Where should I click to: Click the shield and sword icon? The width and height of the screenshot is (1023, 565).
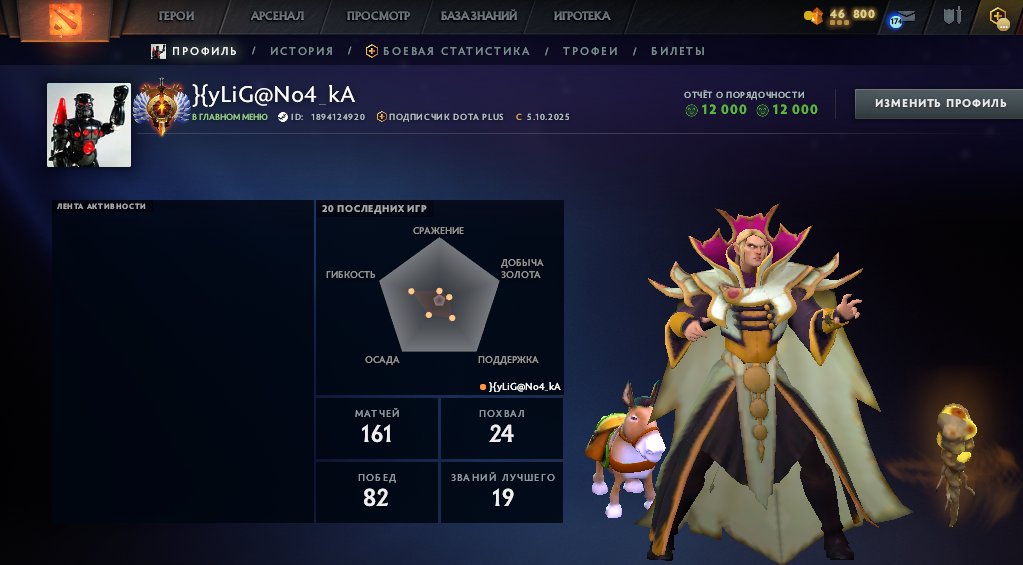point(952,17)
